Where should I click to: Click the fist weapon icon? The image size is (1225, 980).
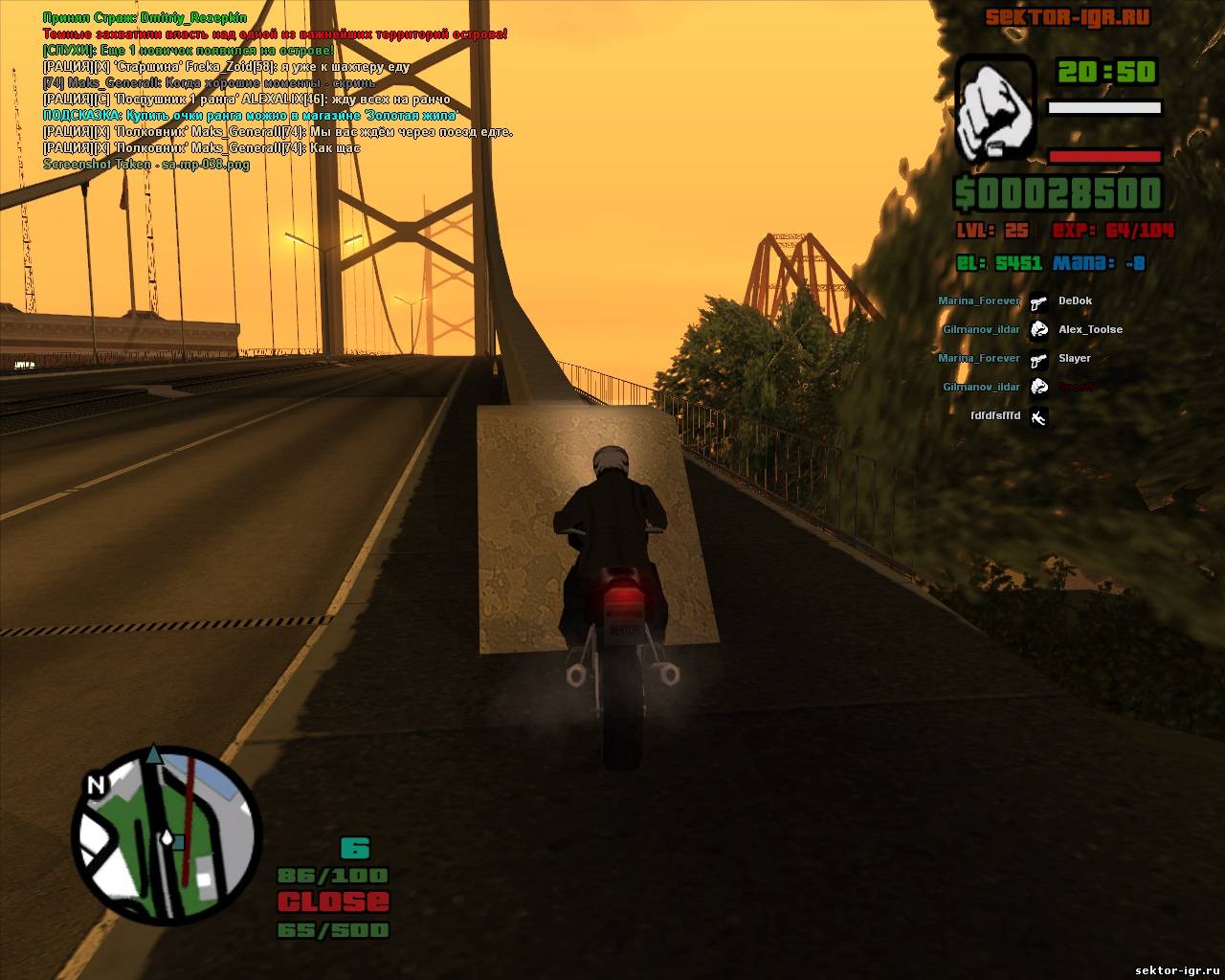(996, 106)
